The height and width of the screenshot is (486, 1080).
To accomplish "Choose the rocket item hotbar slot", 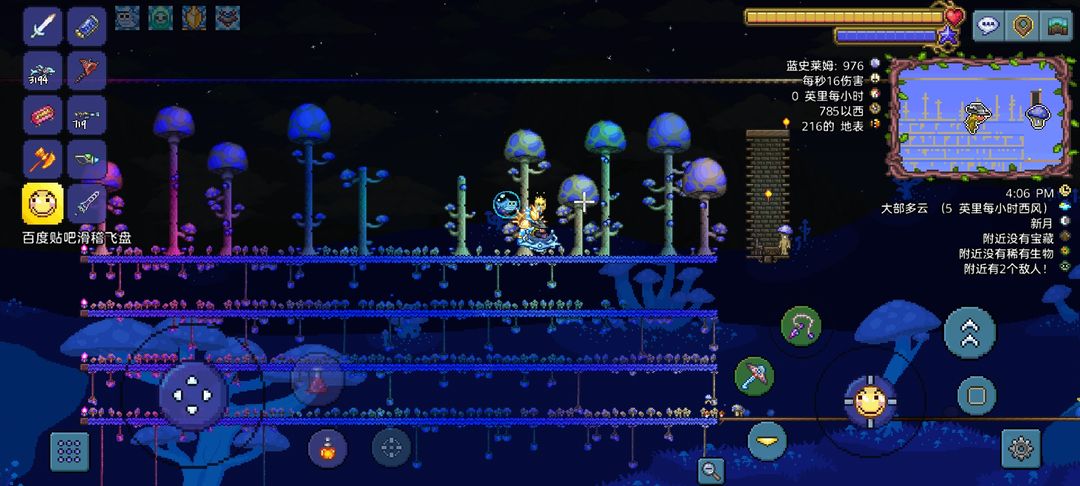I will coord(87,204).
